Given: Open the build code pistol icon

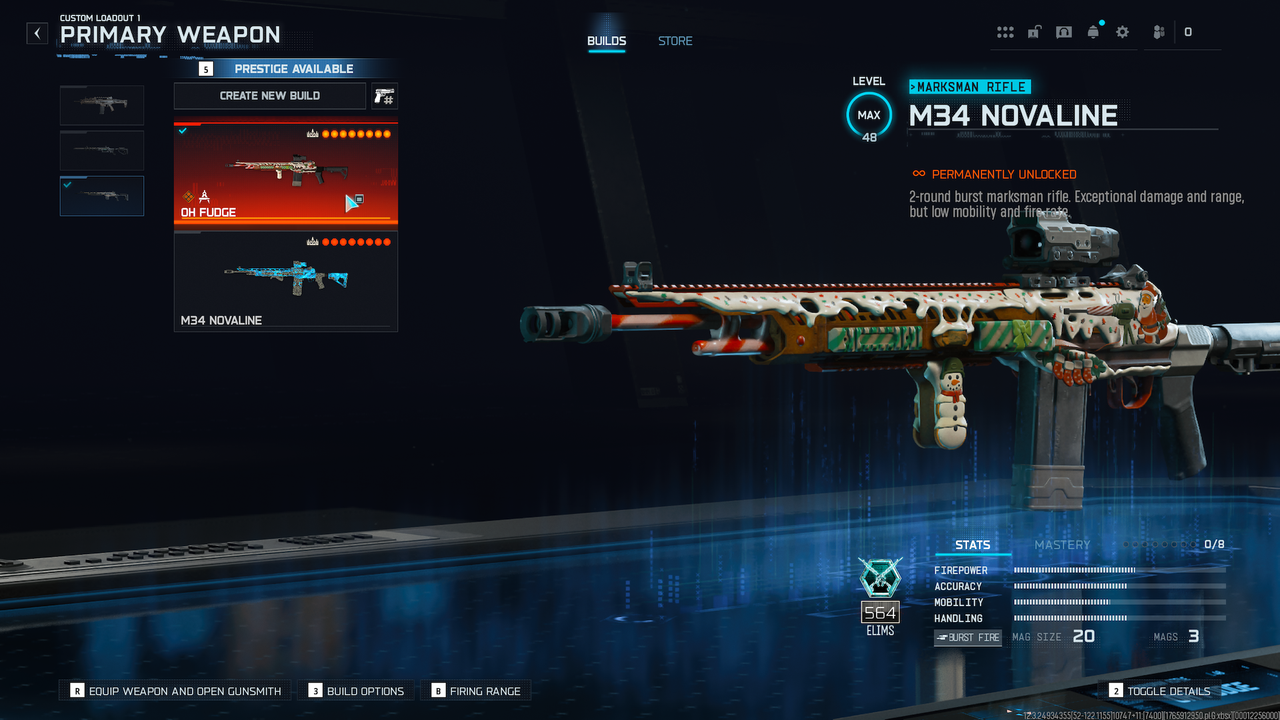Looking at the screenshot, I should 384,96.
